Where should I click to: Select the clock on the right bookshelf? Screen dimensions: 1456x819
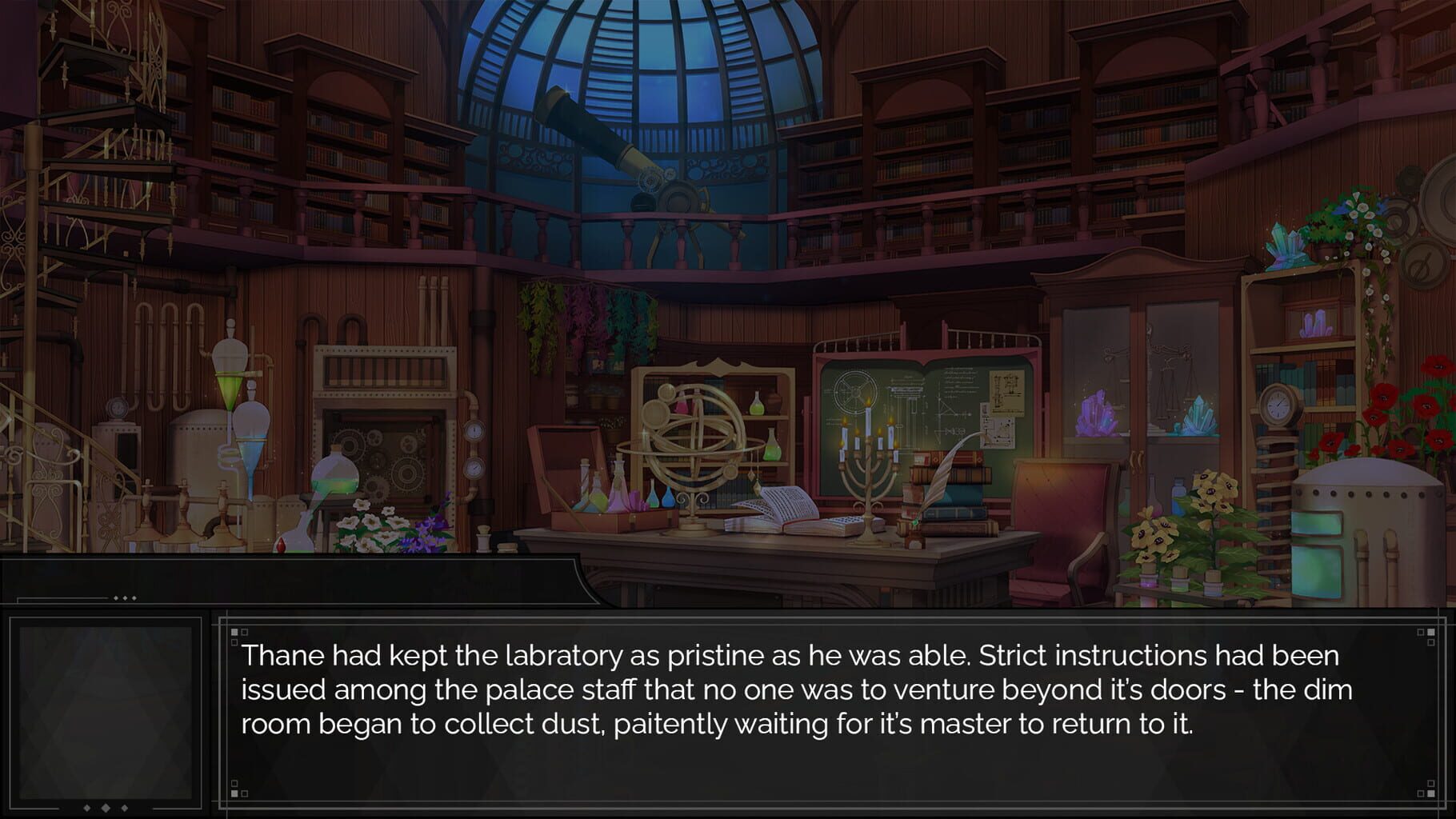pos(1278,404)
